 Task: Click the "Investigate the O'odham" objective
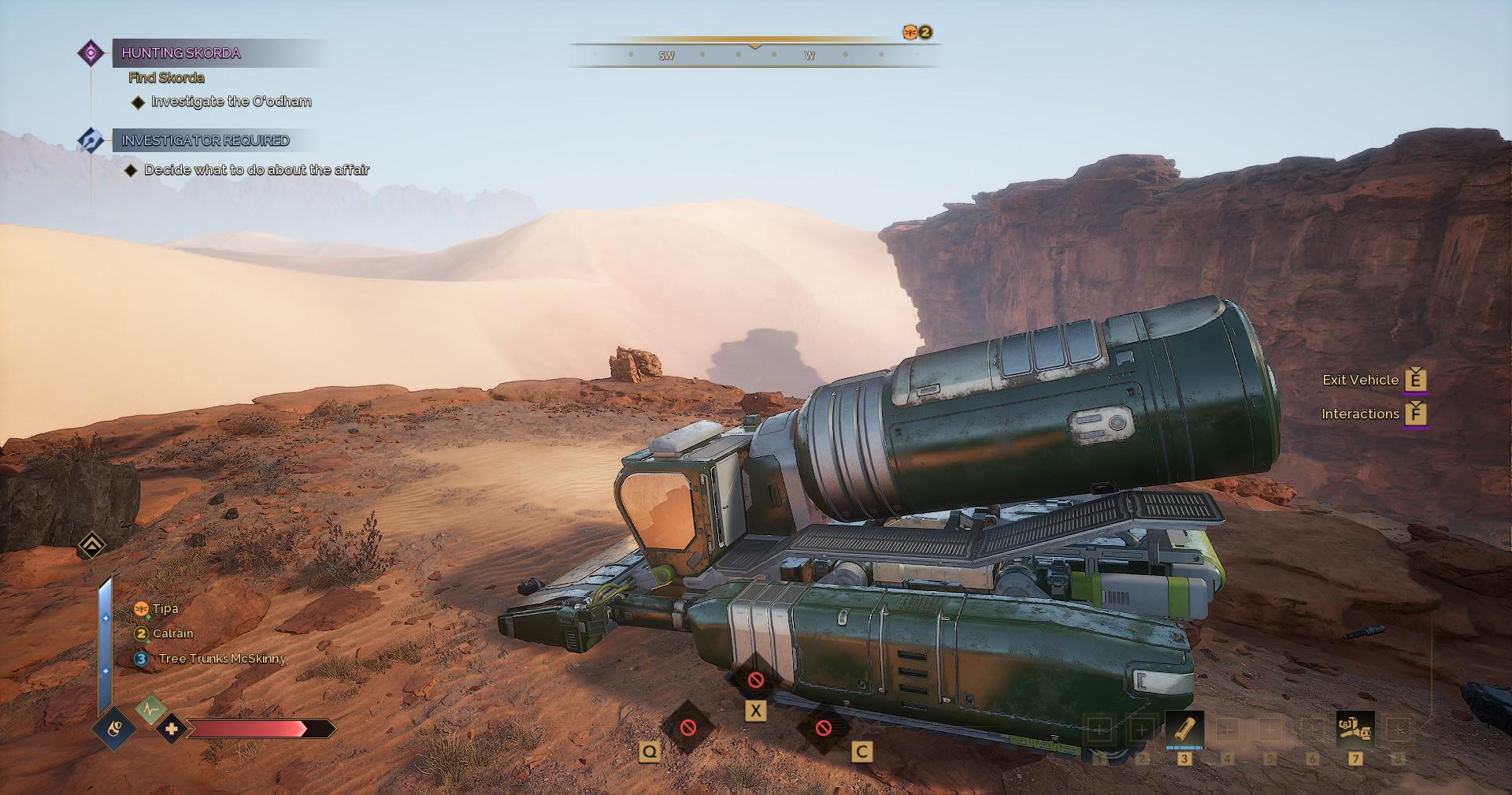pos(231,102)
